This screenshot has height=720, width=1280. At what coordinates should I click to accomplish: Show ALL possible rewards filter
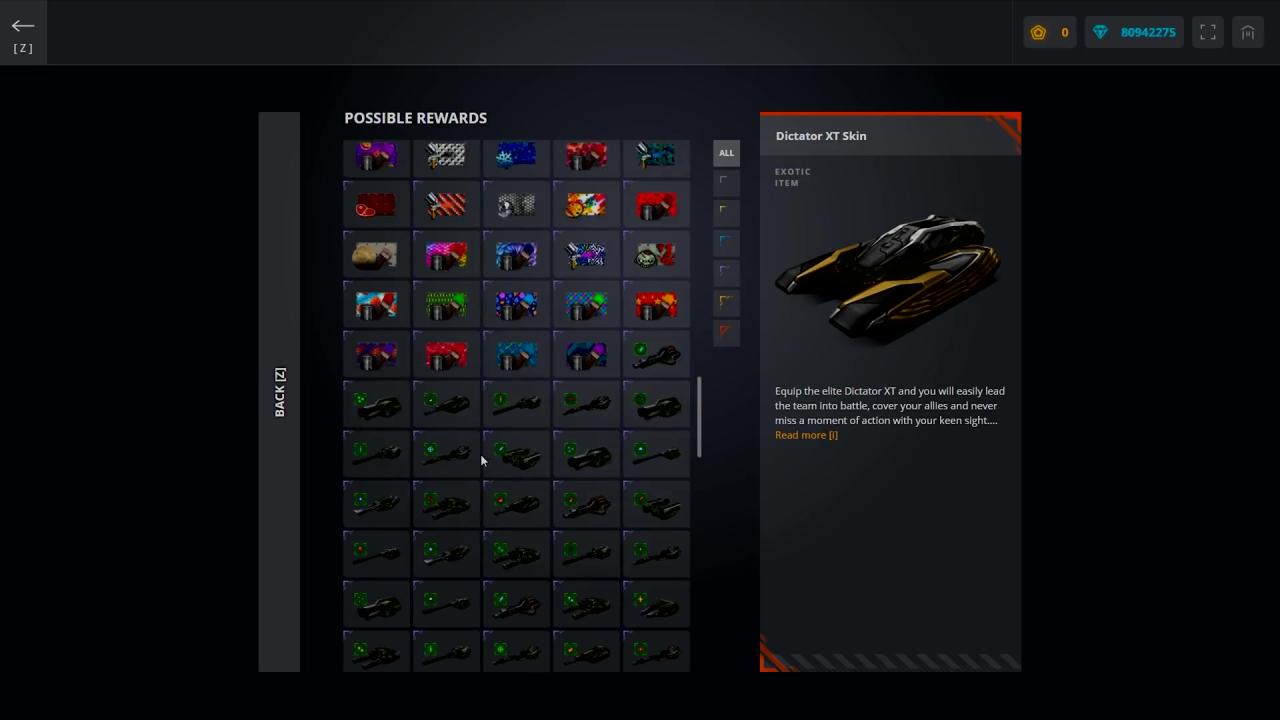(726, 153)
